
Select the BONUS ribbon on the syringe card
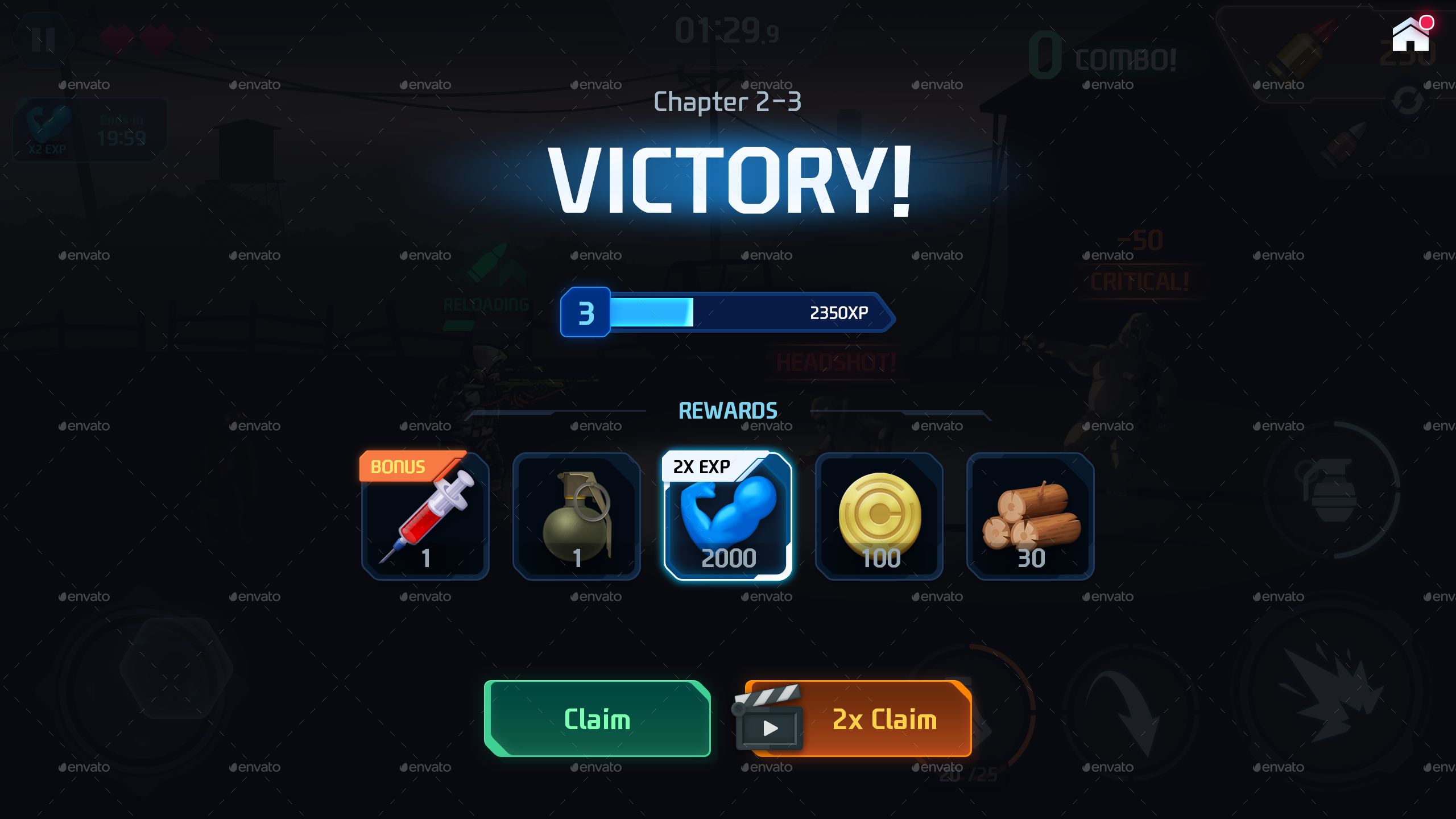pos(399,466)
